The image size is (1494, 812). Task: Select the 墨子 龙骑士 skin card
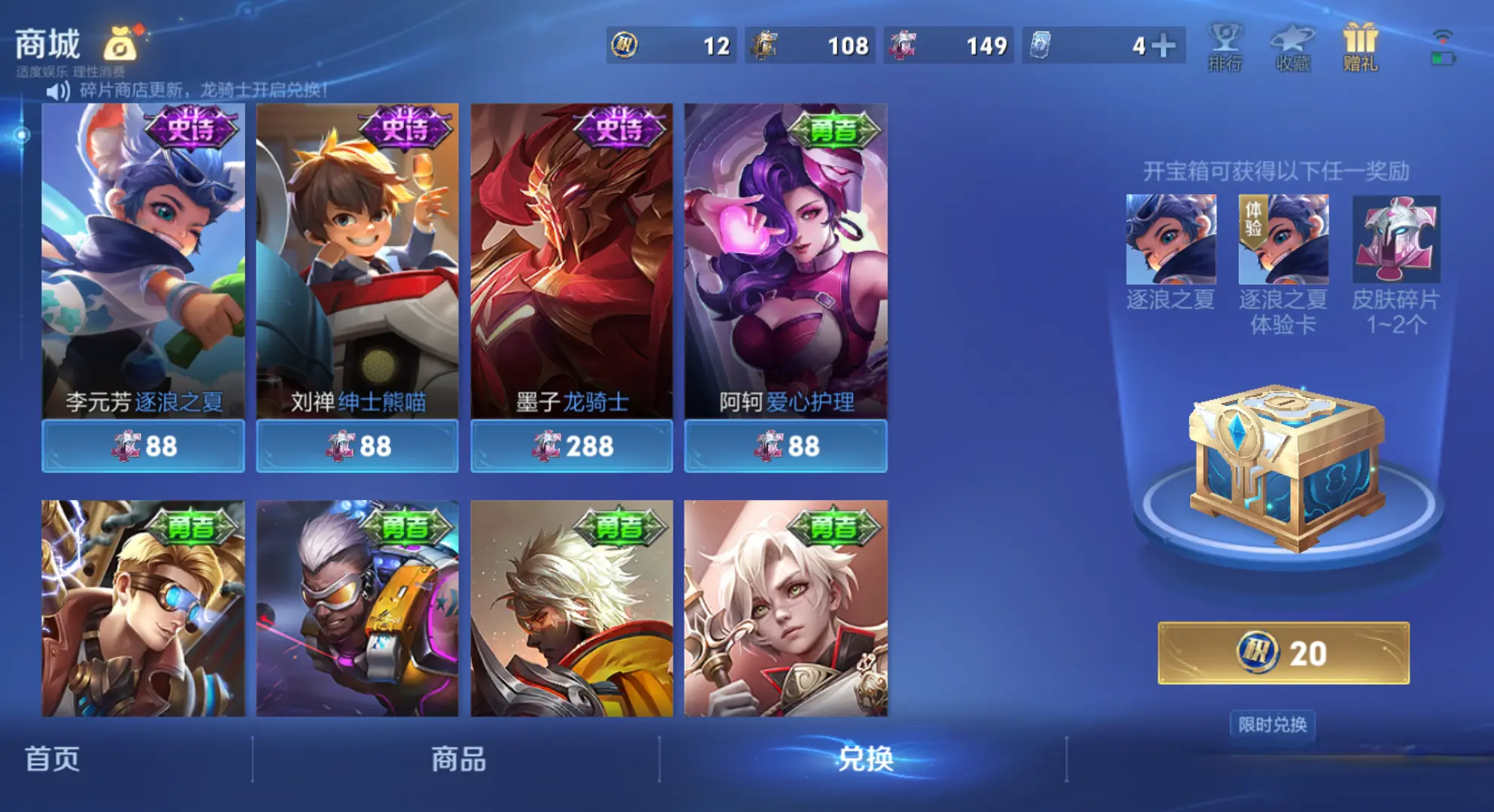click(x=572, y=260)
